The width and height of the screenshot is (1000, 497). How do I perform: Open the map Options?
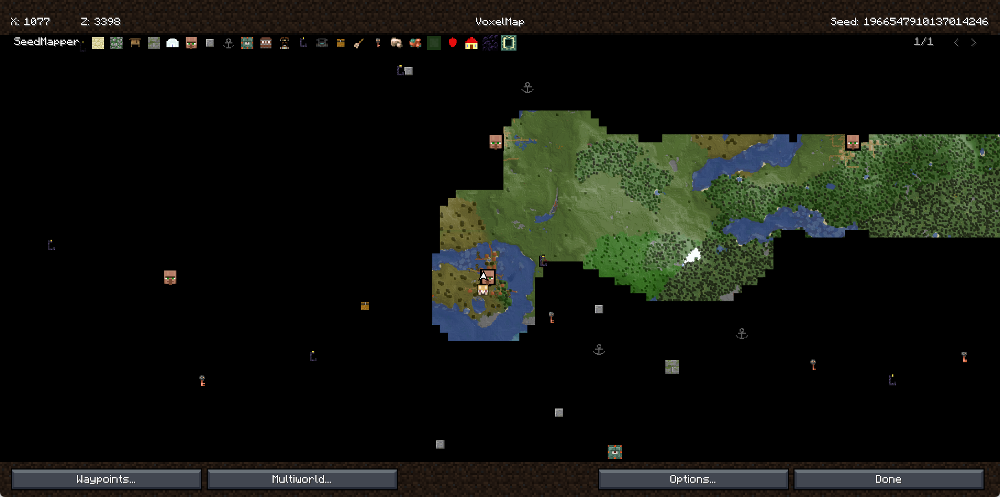tap(692, 479)
